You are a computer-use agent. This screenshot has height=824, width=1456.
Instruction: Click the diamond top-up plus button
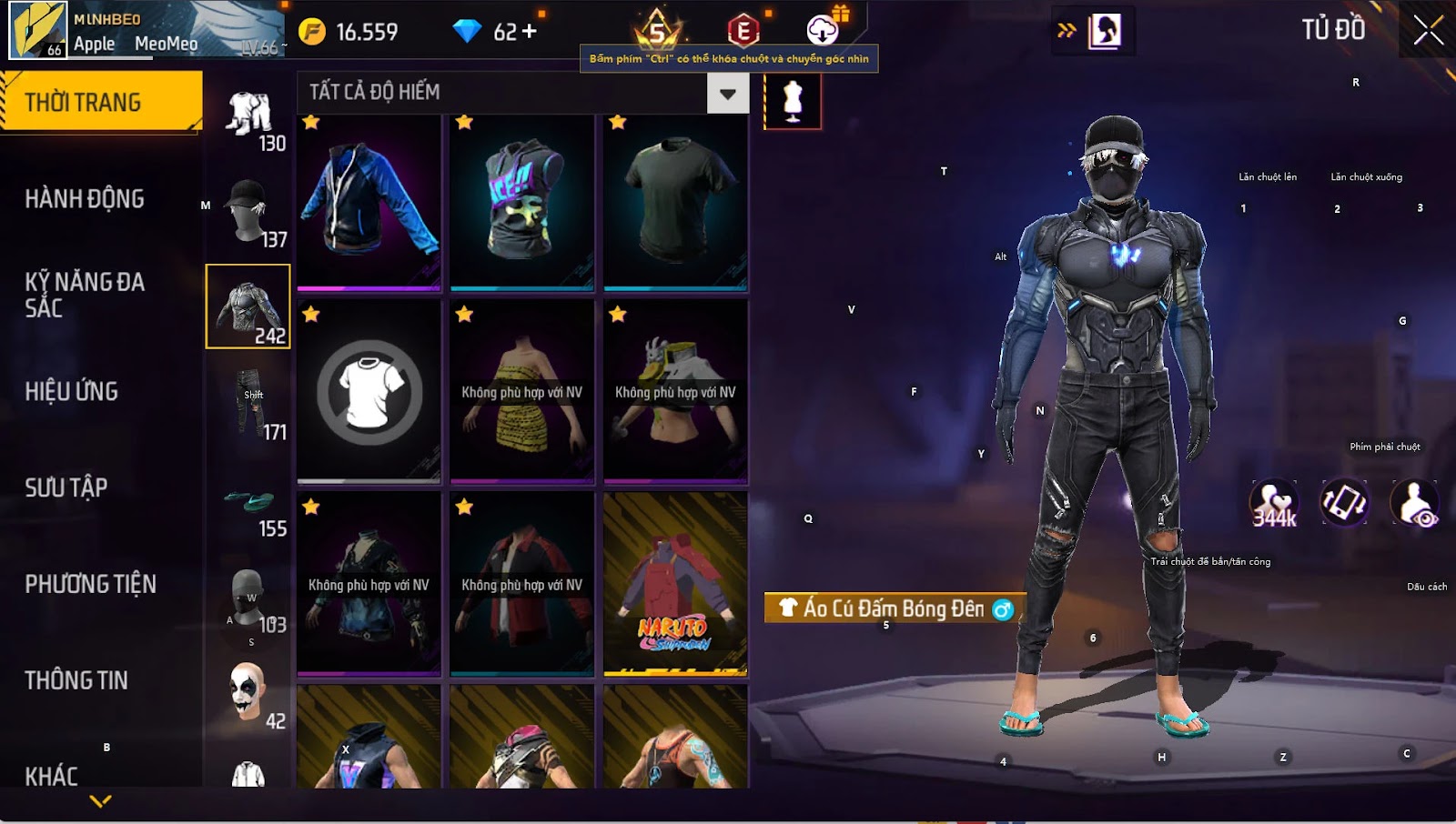[x=529, y=32]
